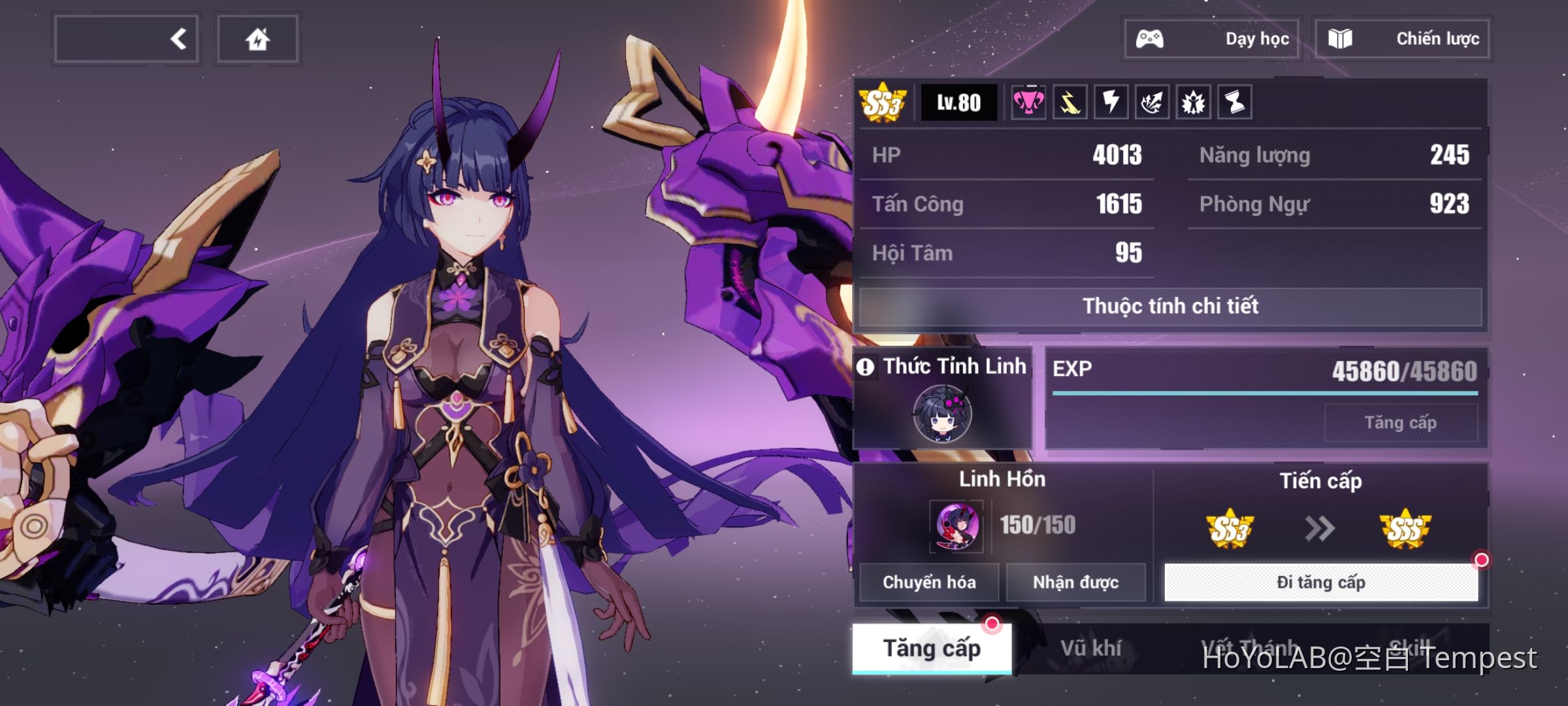
Task: Click the hourglass time trait icon
Action: 1234,103
